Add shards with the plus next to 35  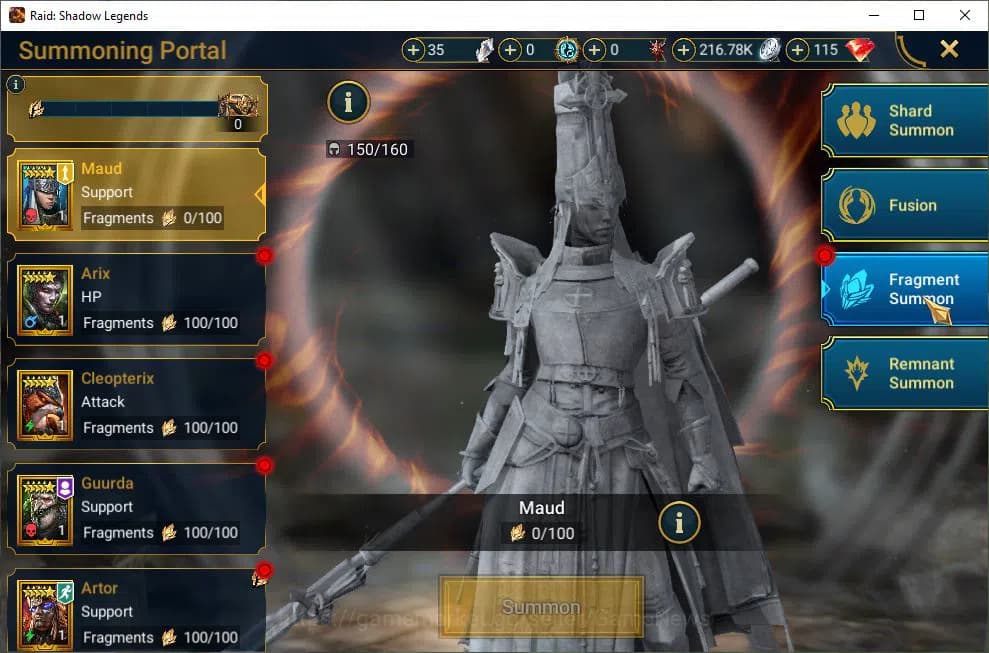pos(414,50)
